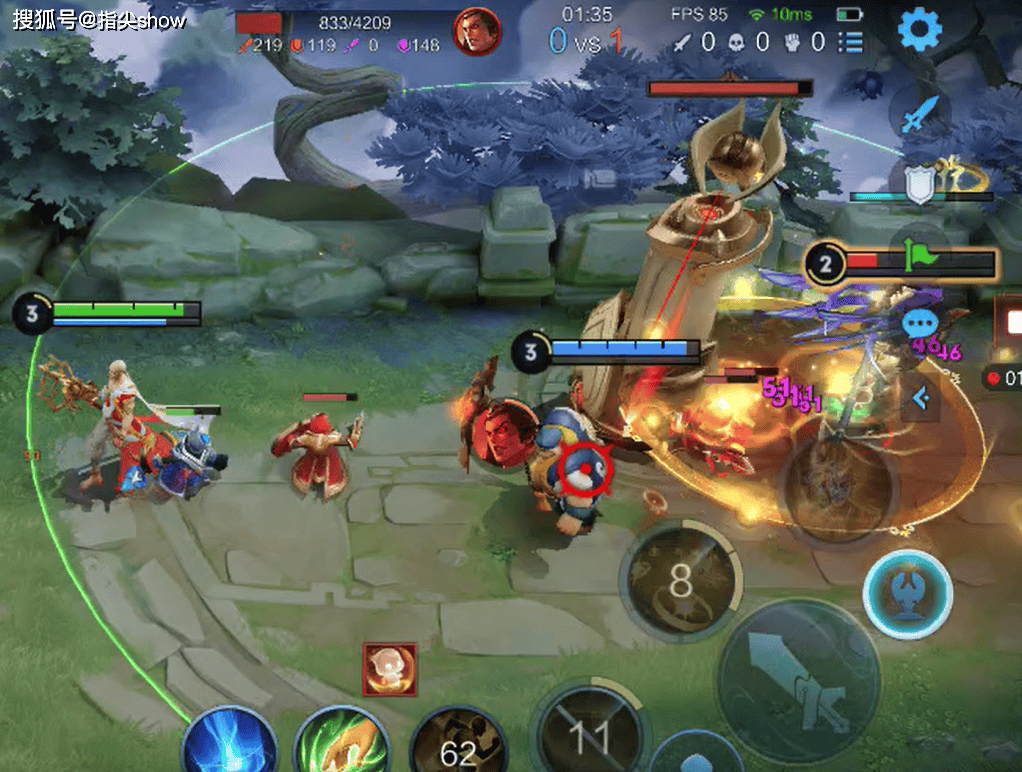Screen dimensions: 1022x772
Task: Activate the skill showing 8 cooldown
Action: pyautogui.click(x=681, y=581)
